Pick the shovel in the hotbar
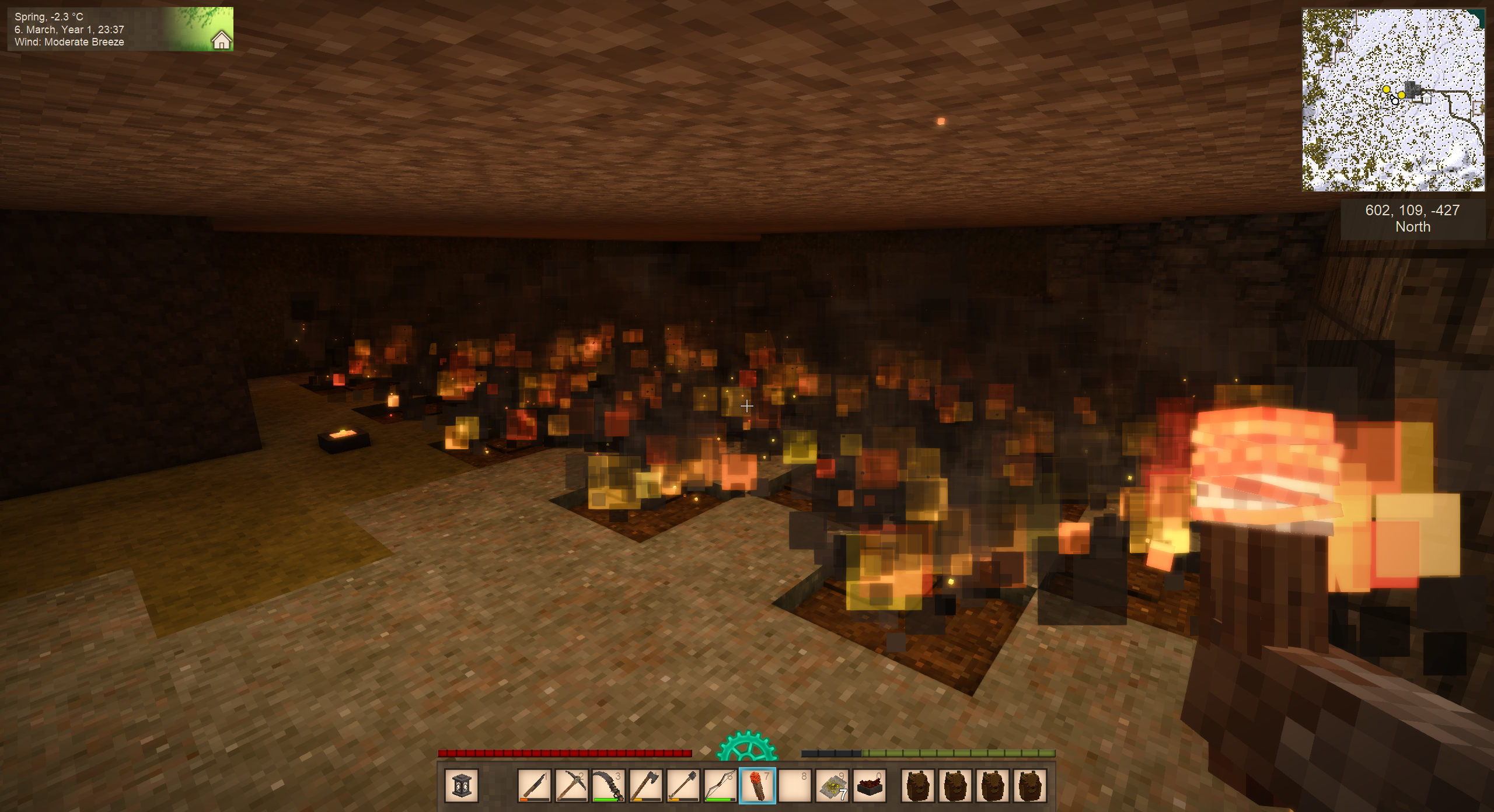 tap(683, 786)
